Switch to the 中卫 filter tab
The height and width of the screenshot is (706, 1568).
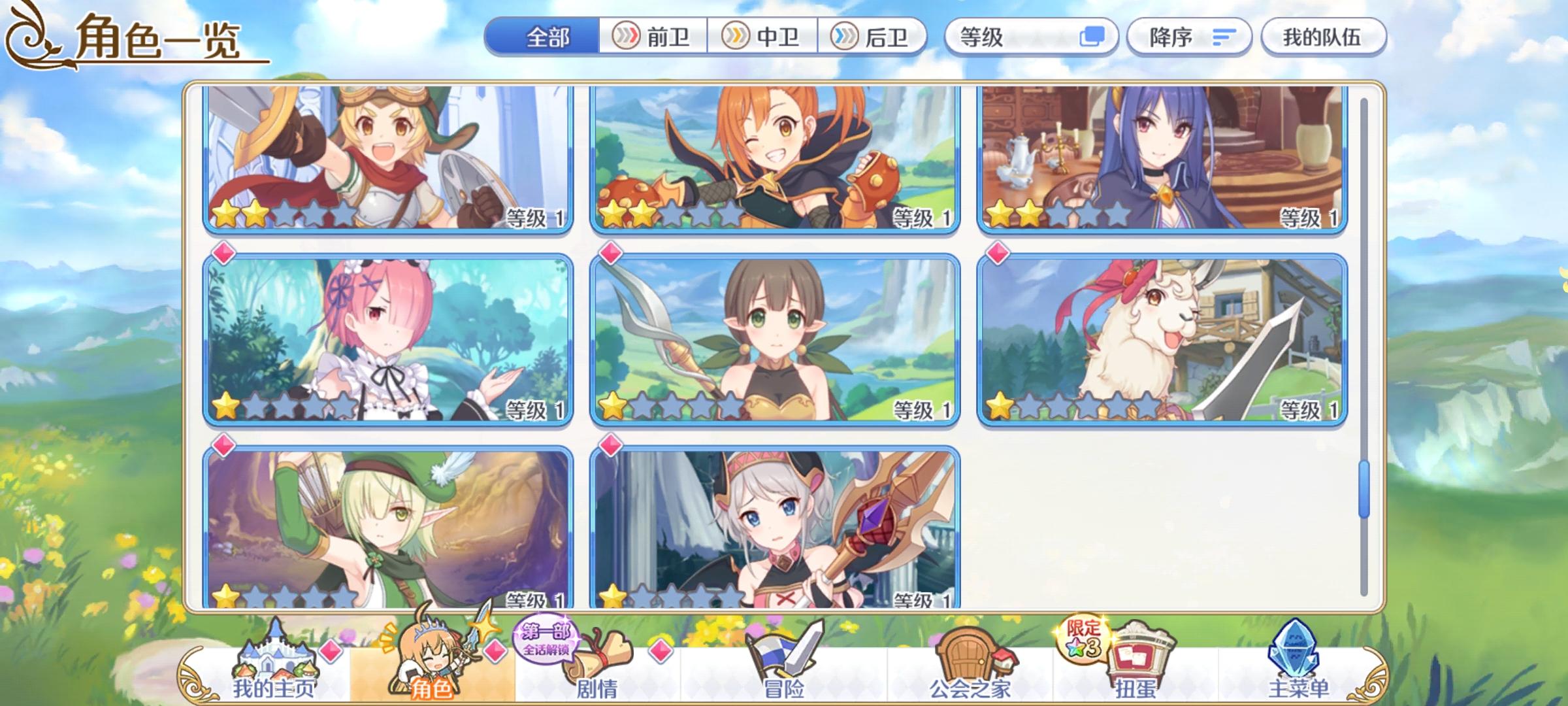click(764, 37)
